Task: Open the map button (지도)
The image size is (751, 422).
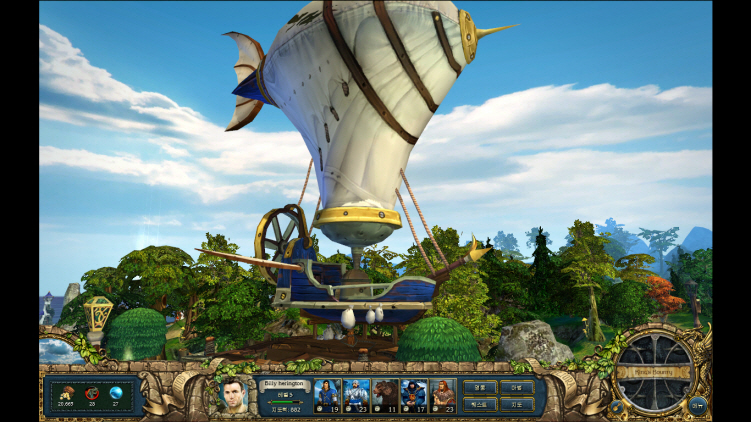Action: pyautogui.click(x=516, y=405)
